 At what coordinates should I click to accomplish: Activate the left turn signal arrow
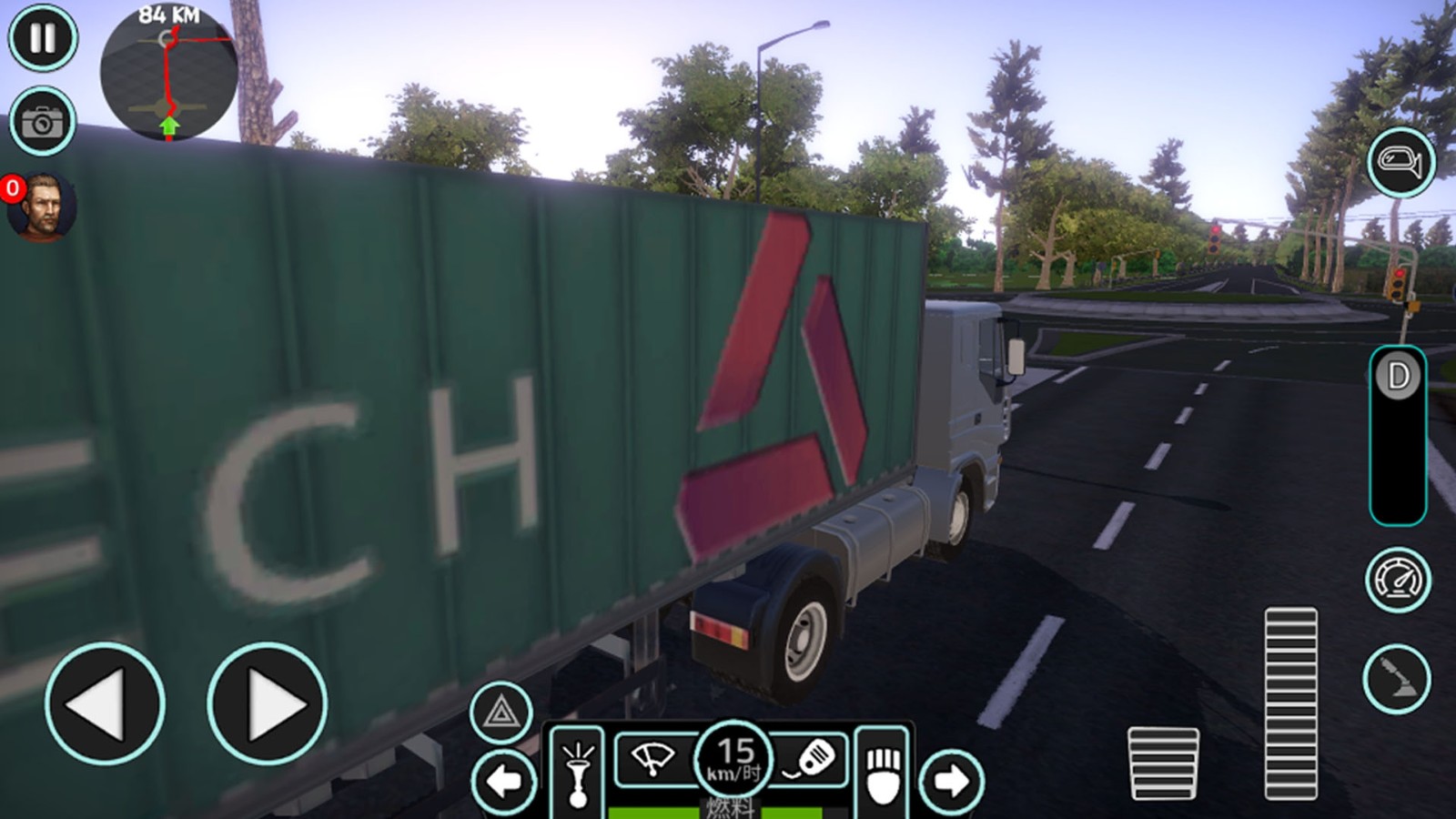click(x=504, y=781)
